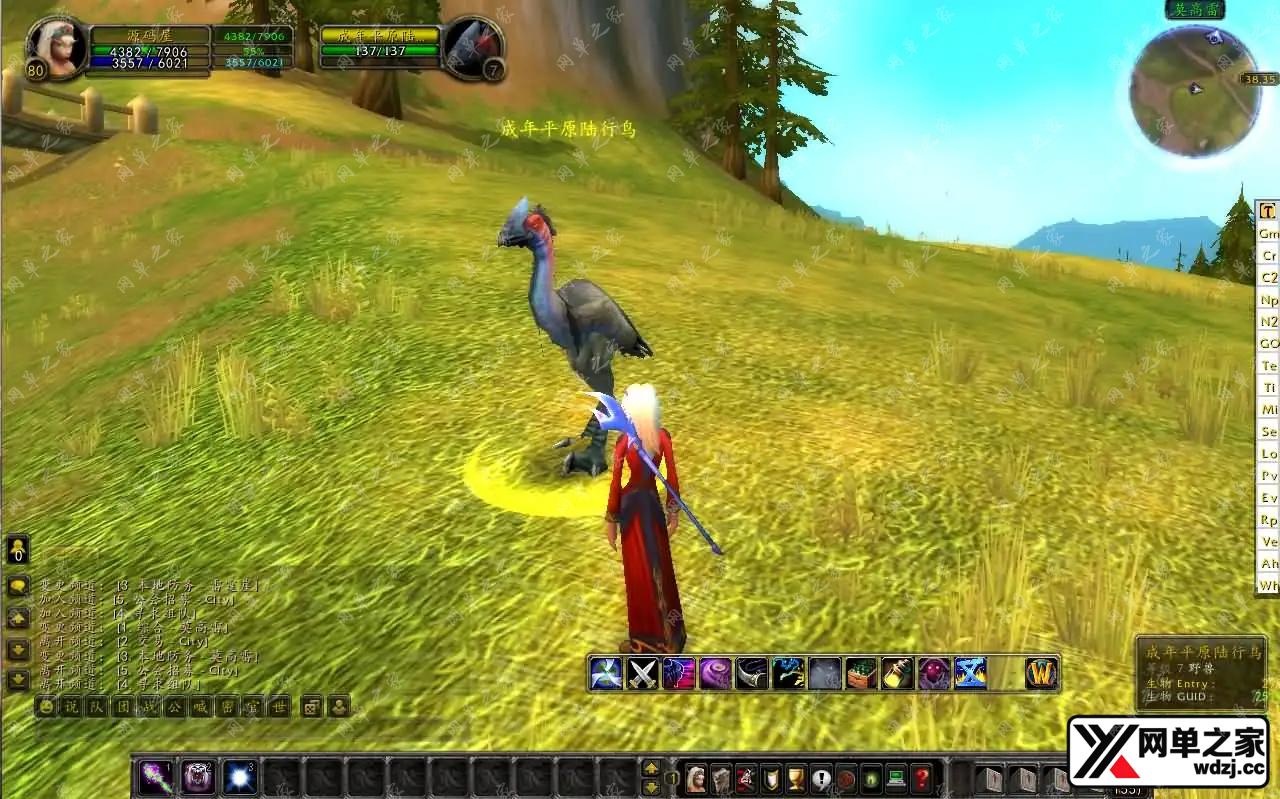Viewport: 1280px width, 799px height.
Task: Open the quest log exclamation button
Action: tap(821, 778)
